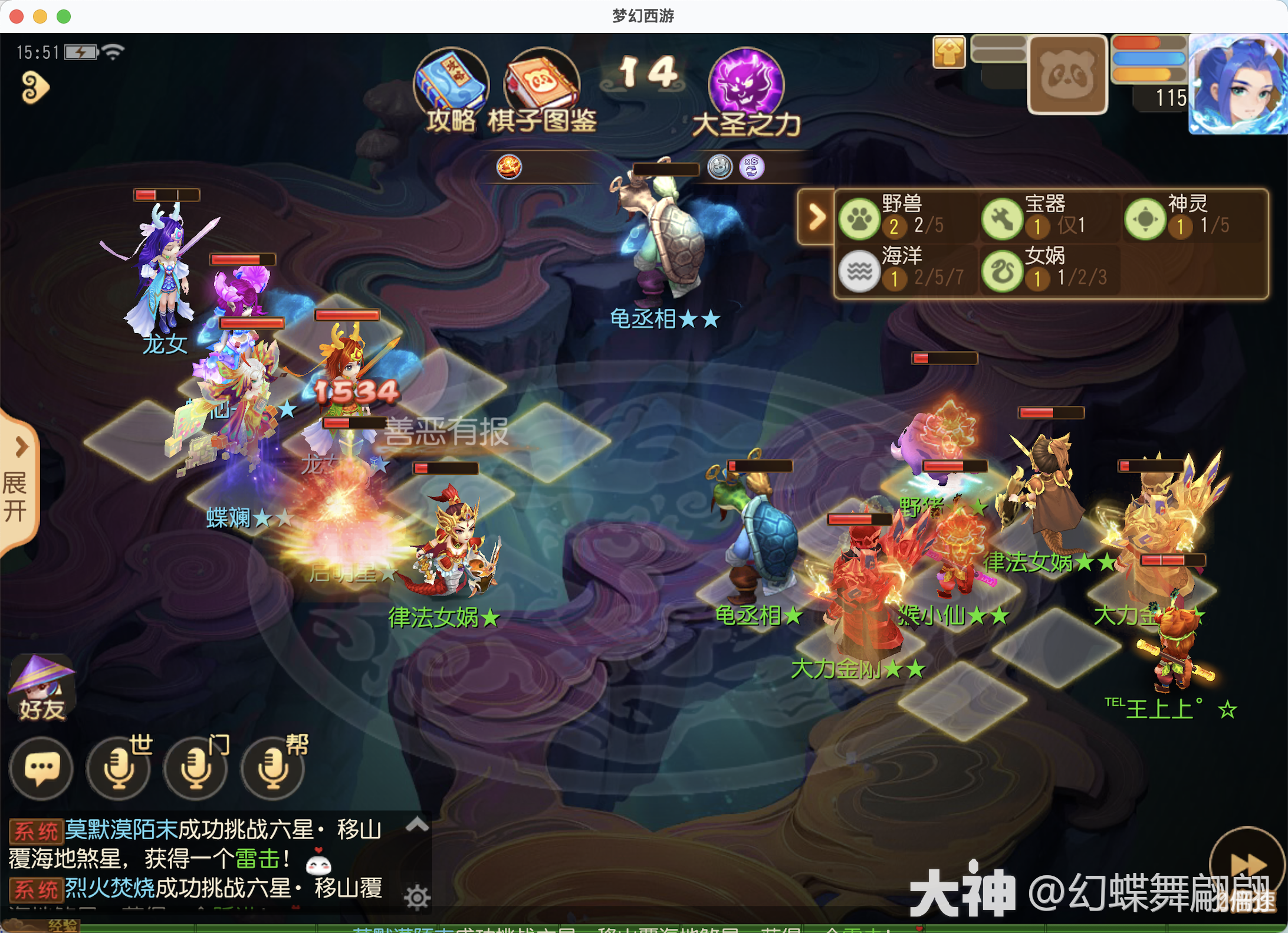Collapse the chess type panel via its arrow
The height and width of the screenshot is (933, 1288).
(x=816, y=217)
